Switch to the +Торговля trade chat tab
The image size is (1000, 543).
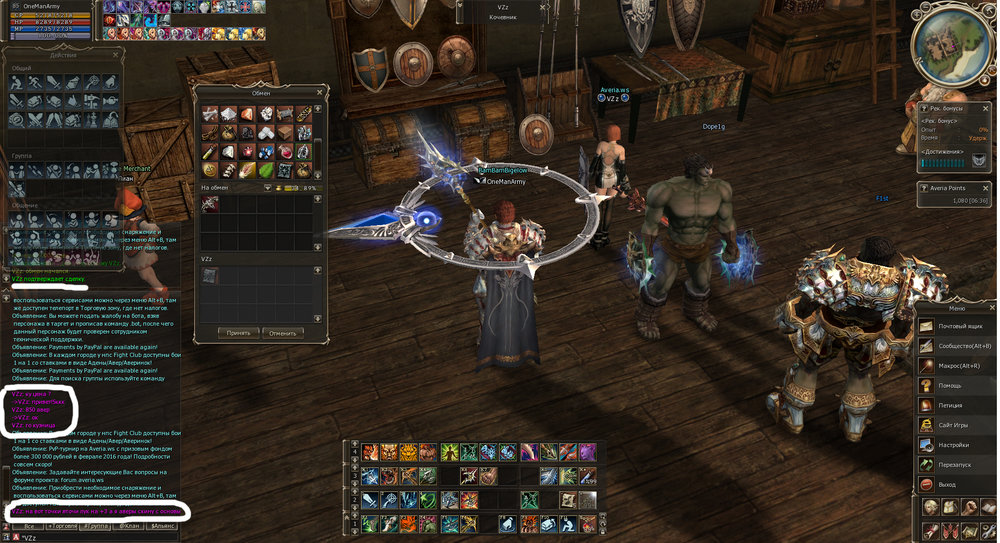[x=64, y=525]
